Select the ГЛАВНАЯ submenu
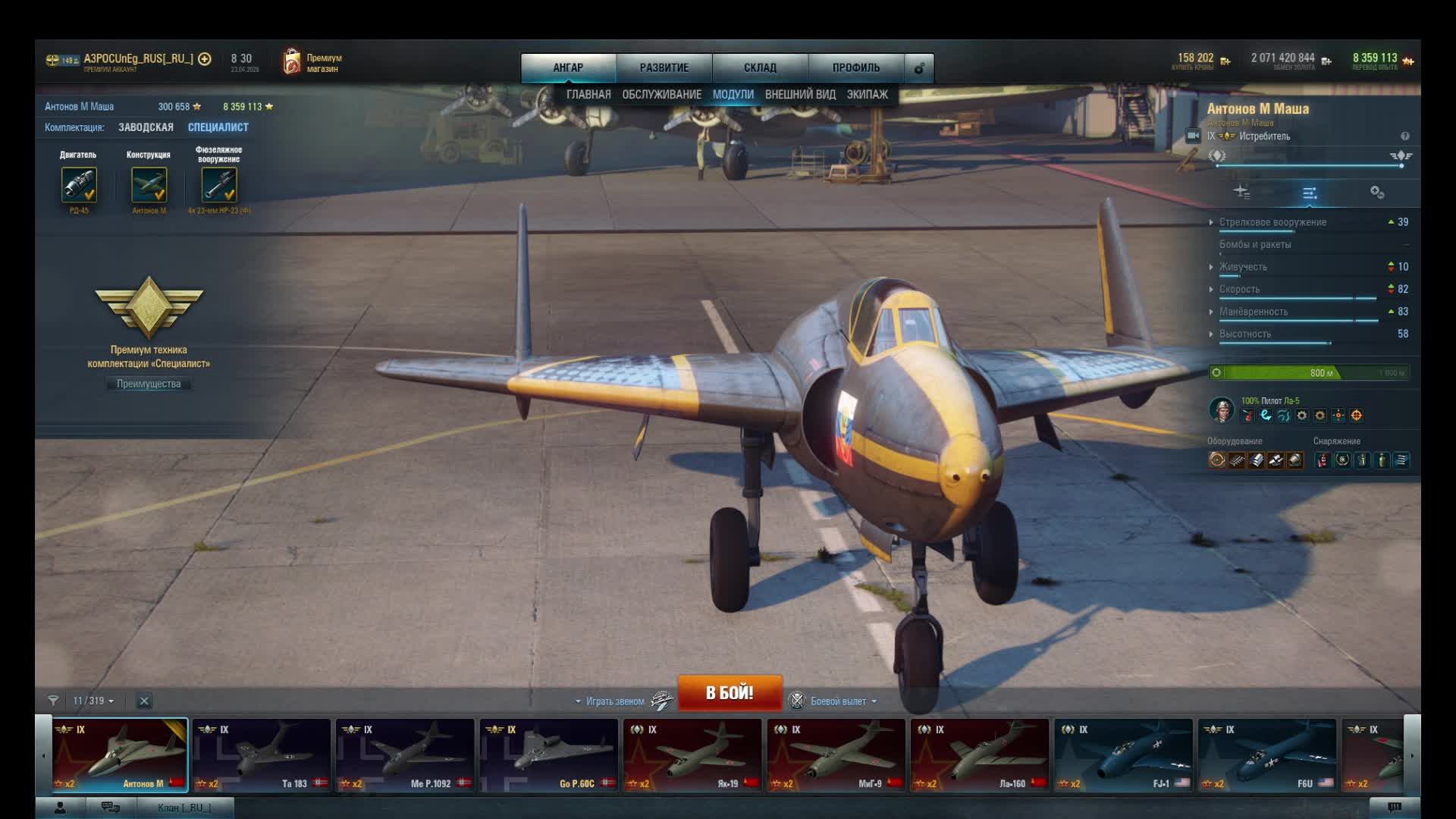Screen dimensions: 1456x819 coord(588,95)
